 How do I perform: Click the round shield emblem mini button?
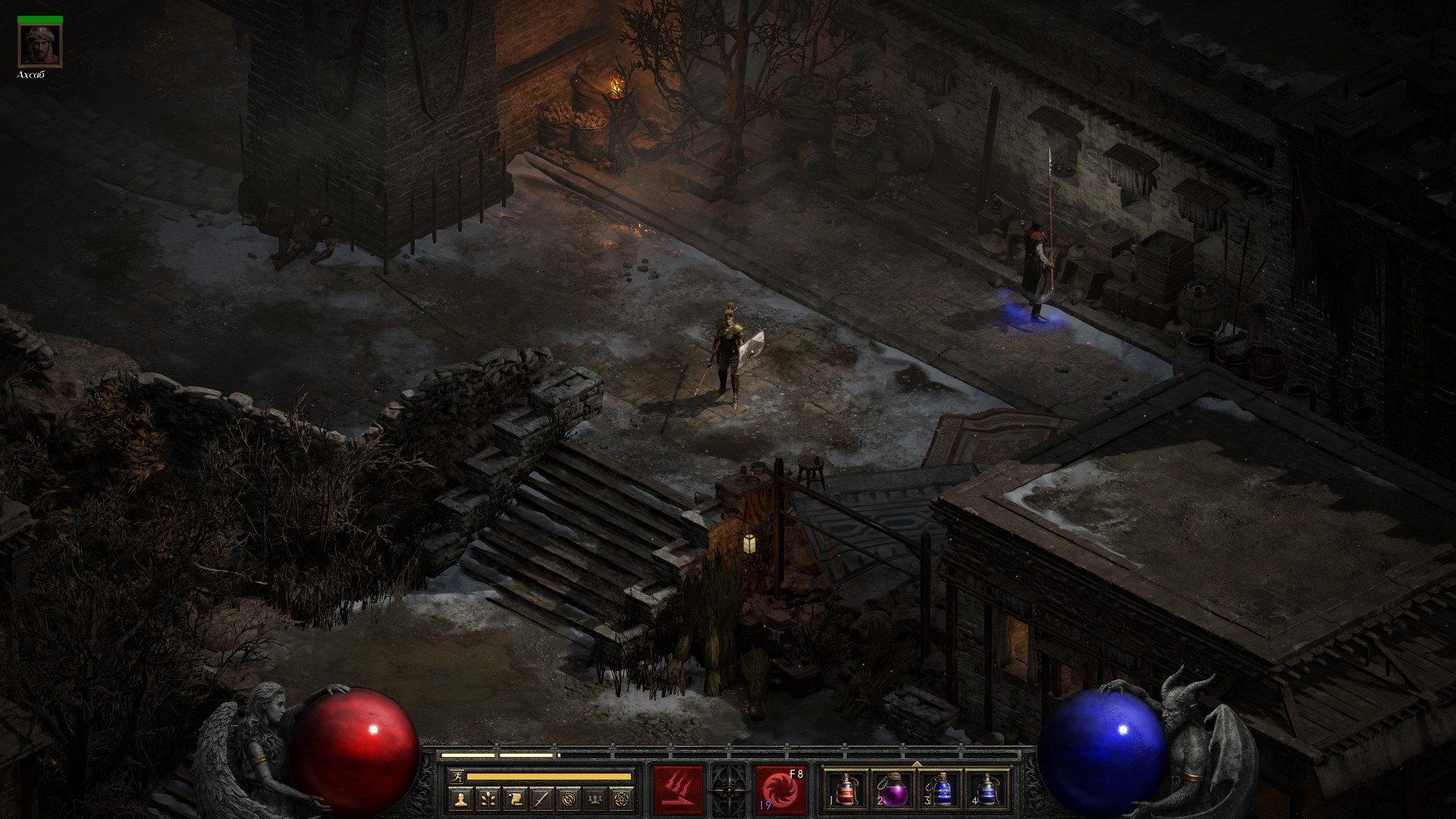pos(568,799)
